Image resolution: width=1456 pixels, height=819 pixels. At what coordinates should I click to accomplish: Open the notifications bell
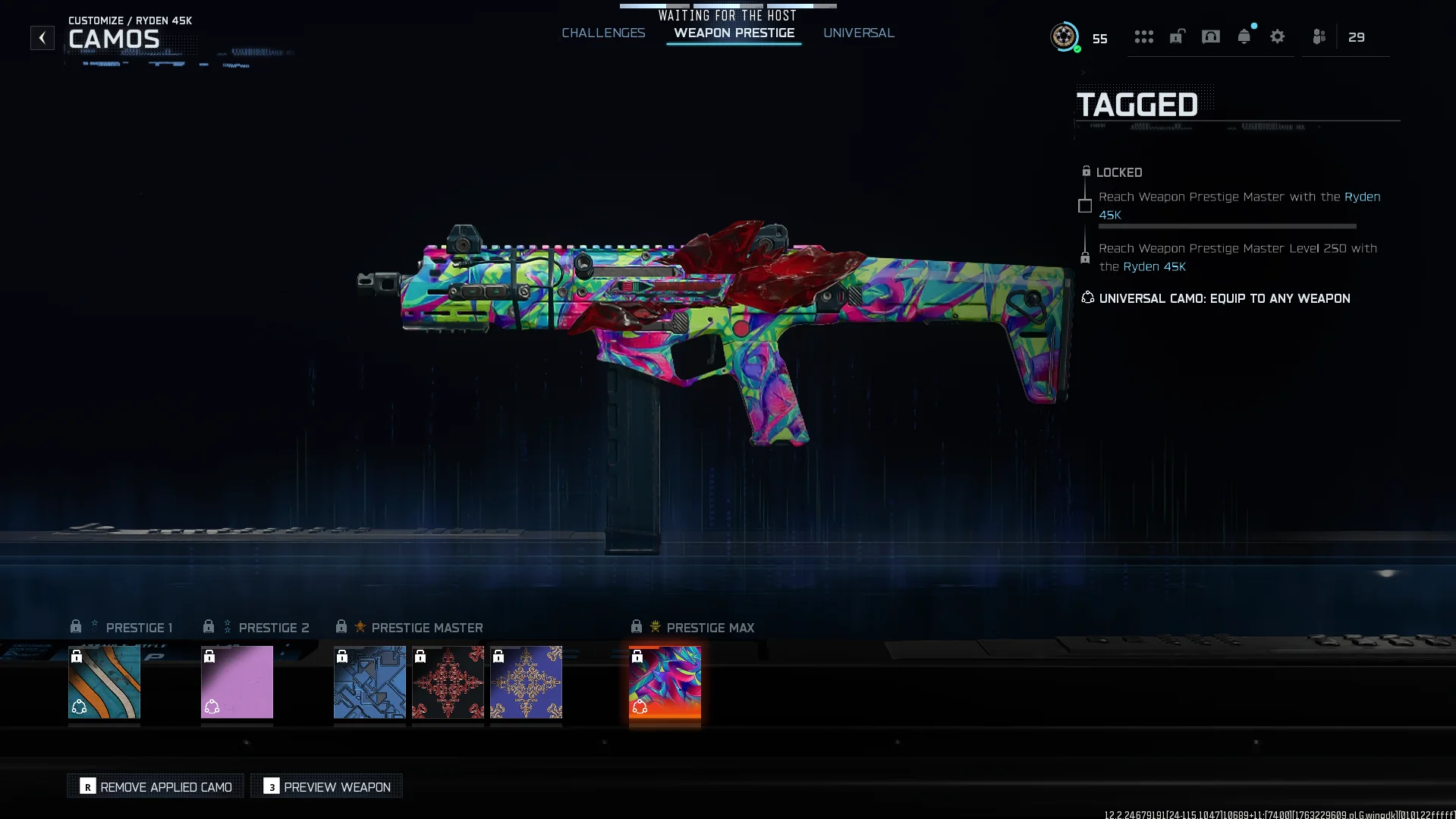pos(1244,36)
